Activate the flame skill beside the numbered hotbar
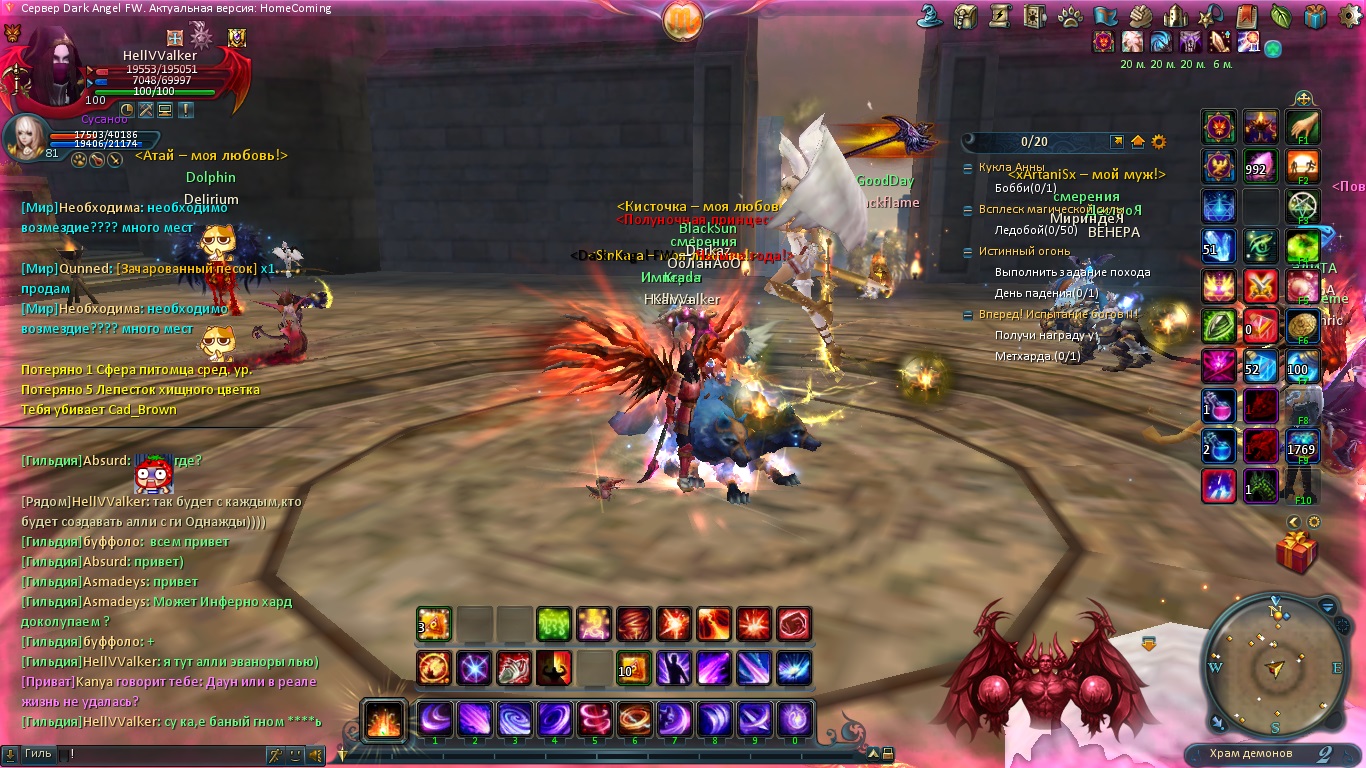The height and width of the screenshot is (768, 1366). point(384,719)
